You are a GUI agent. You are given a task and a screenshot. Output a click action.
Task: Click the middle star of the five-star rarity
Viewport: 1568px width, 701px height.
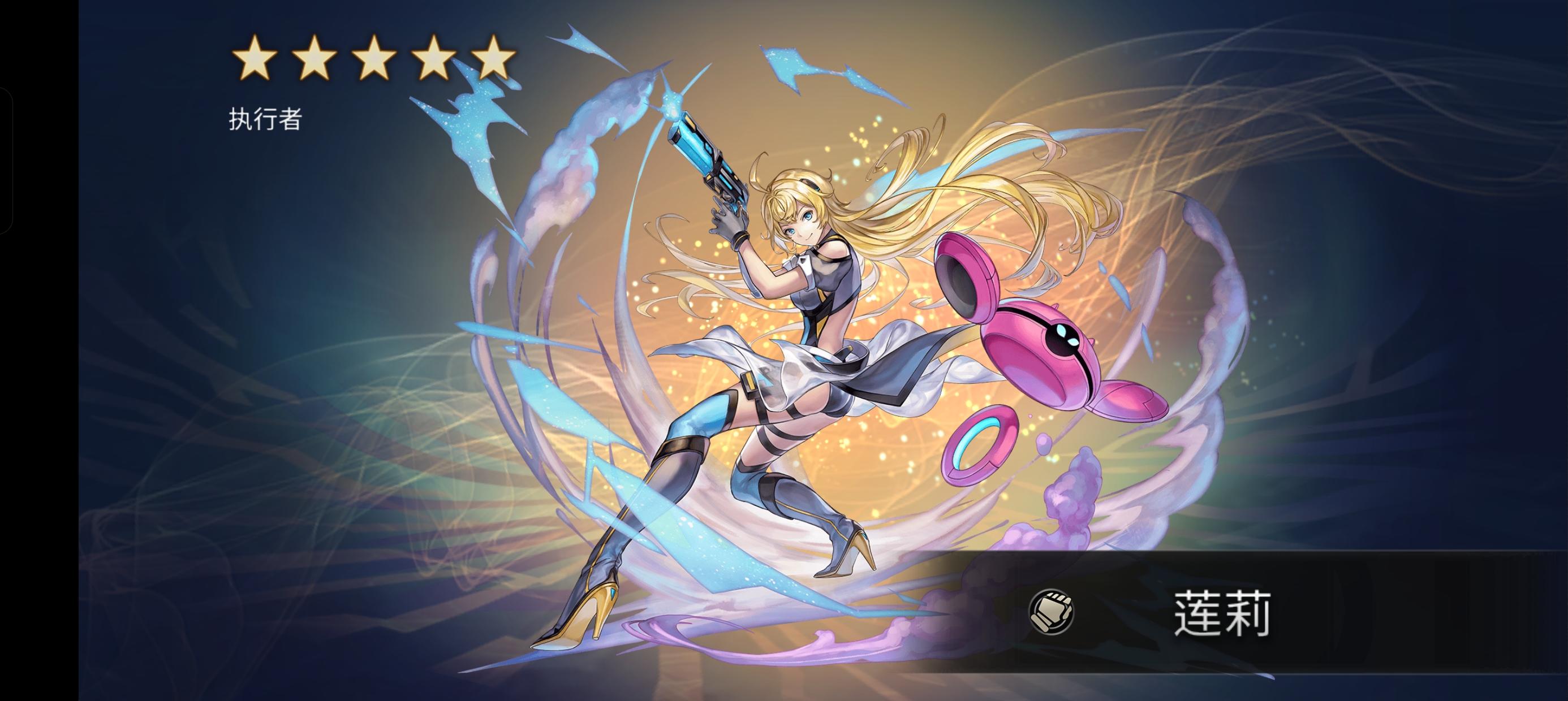pyautogui.click(x=375, y=58)
